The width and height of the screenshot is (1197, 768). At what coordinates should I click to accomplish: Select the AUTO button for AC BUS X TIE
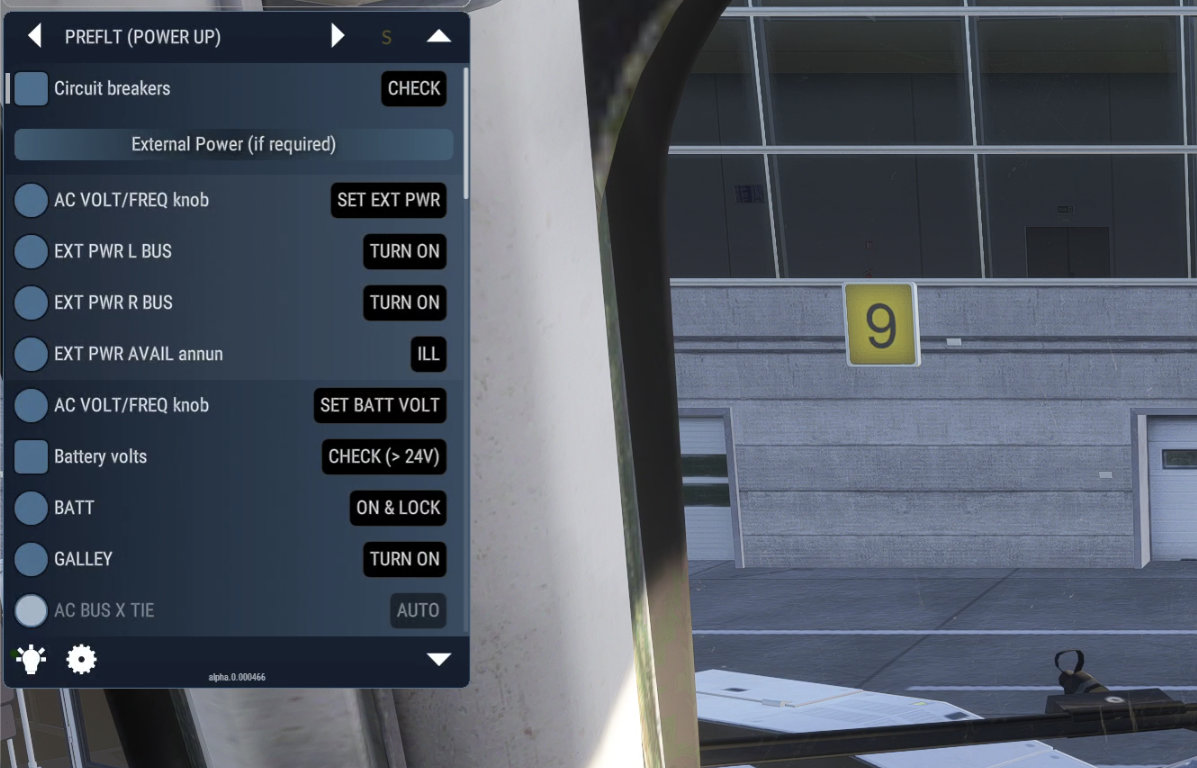click(x=417, y=610)
